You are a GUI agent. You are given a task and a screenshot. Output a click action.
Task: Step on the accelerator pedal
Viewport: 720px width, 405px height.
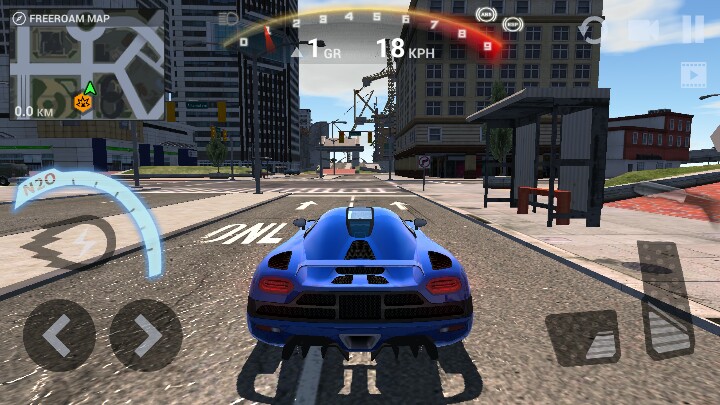pos(665,300)
